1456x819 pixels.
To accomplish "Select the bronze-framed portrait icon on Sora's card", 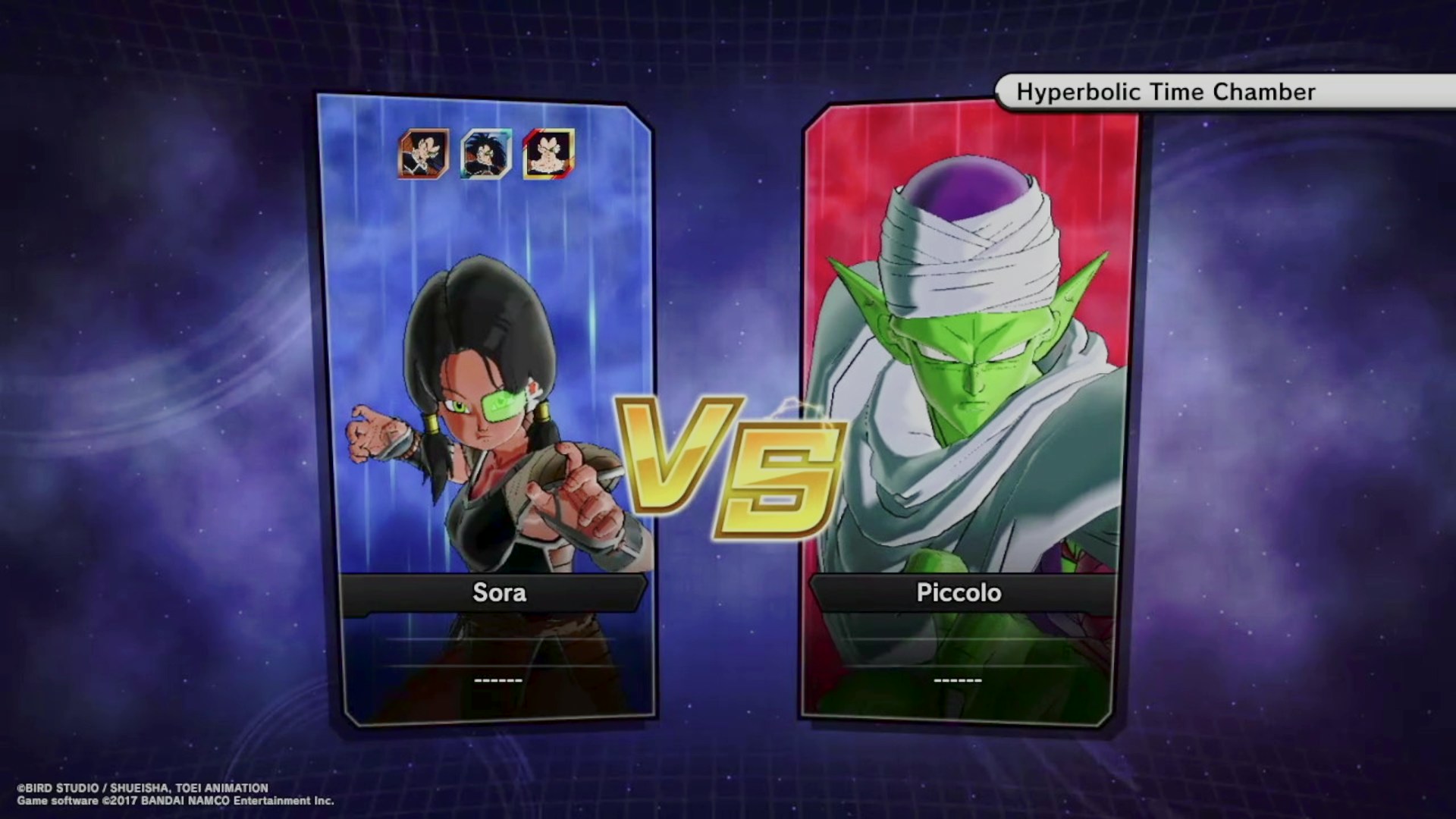I will pos(424,154).
